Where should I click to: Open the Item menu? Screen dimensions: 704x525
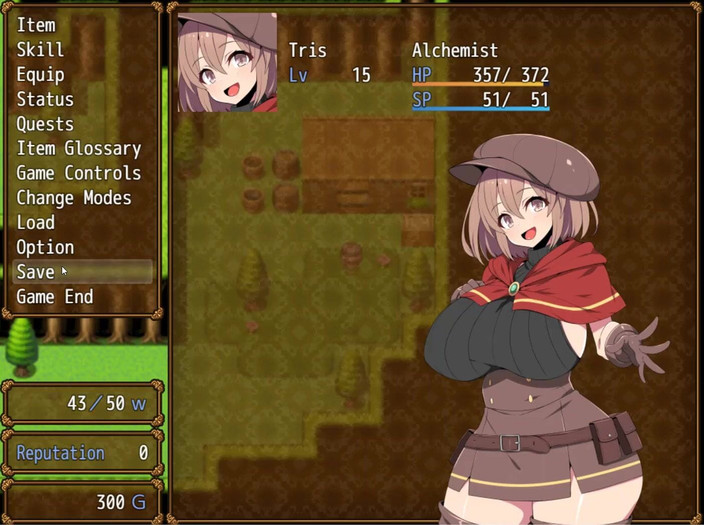[36, 25]
